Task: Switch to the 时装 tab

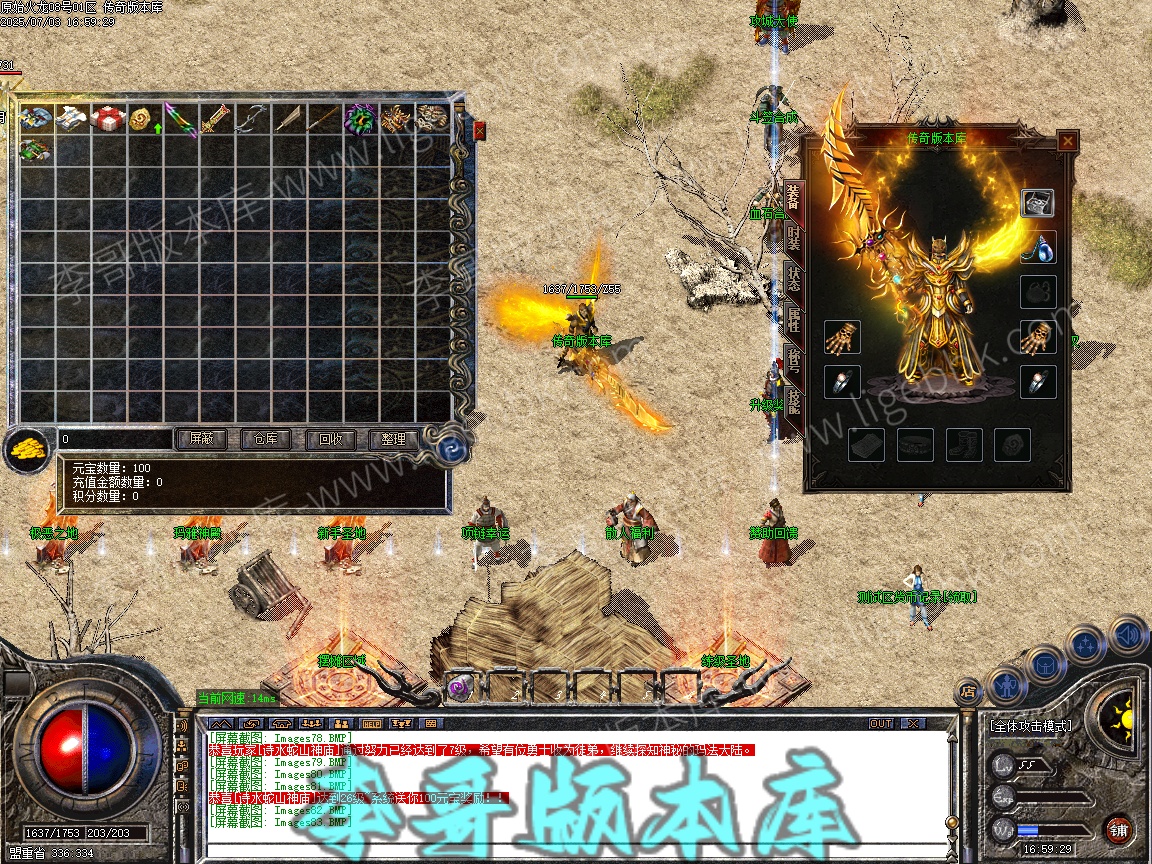Action: click(792, 239)
